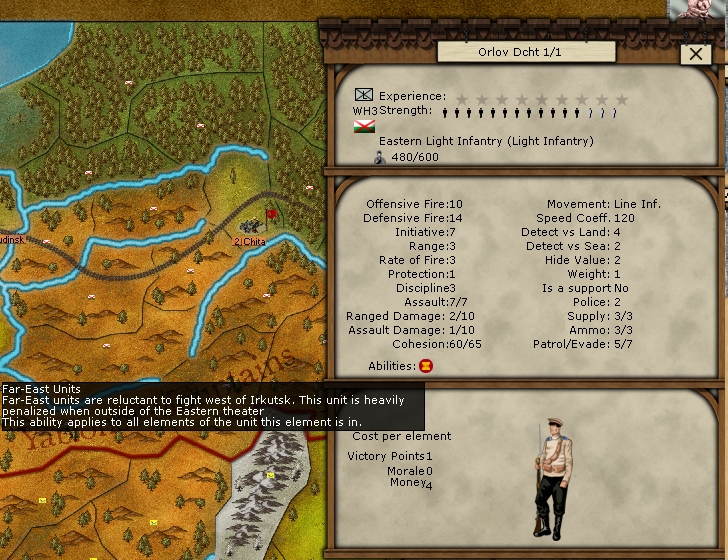
Task: Close the Orlov Dcht unit detail panel
Action: (695, 55)
